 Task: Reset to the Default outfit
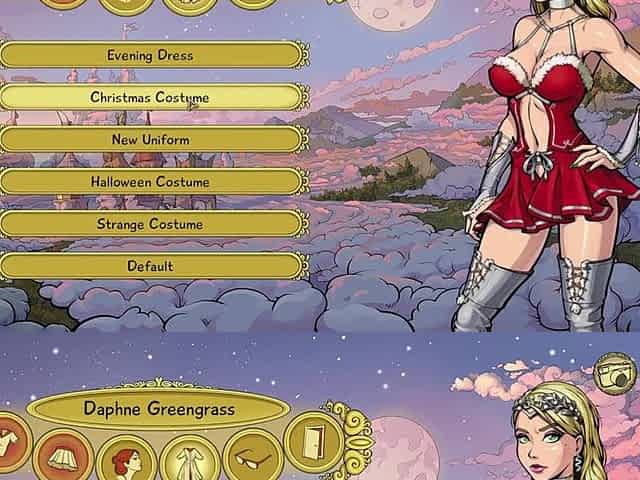150,266
